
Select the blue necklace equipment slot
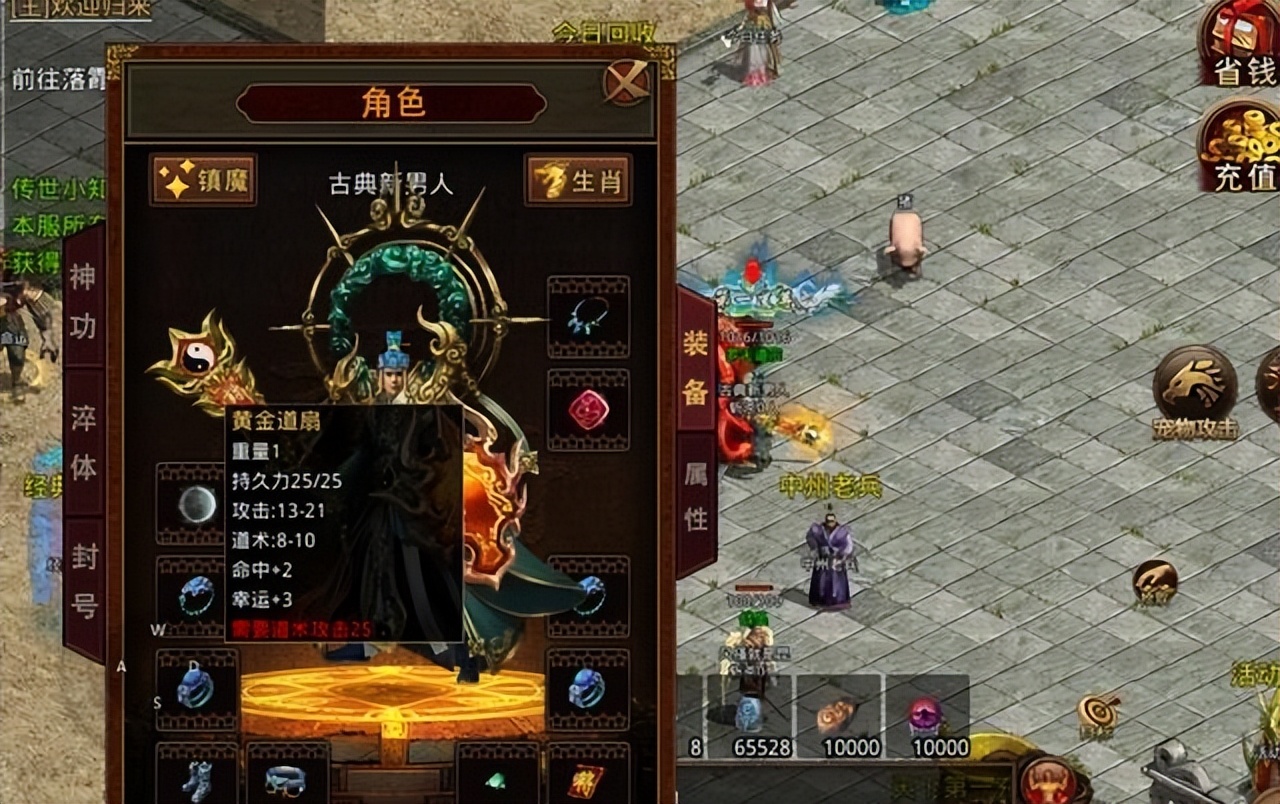[x=588, y=317]
